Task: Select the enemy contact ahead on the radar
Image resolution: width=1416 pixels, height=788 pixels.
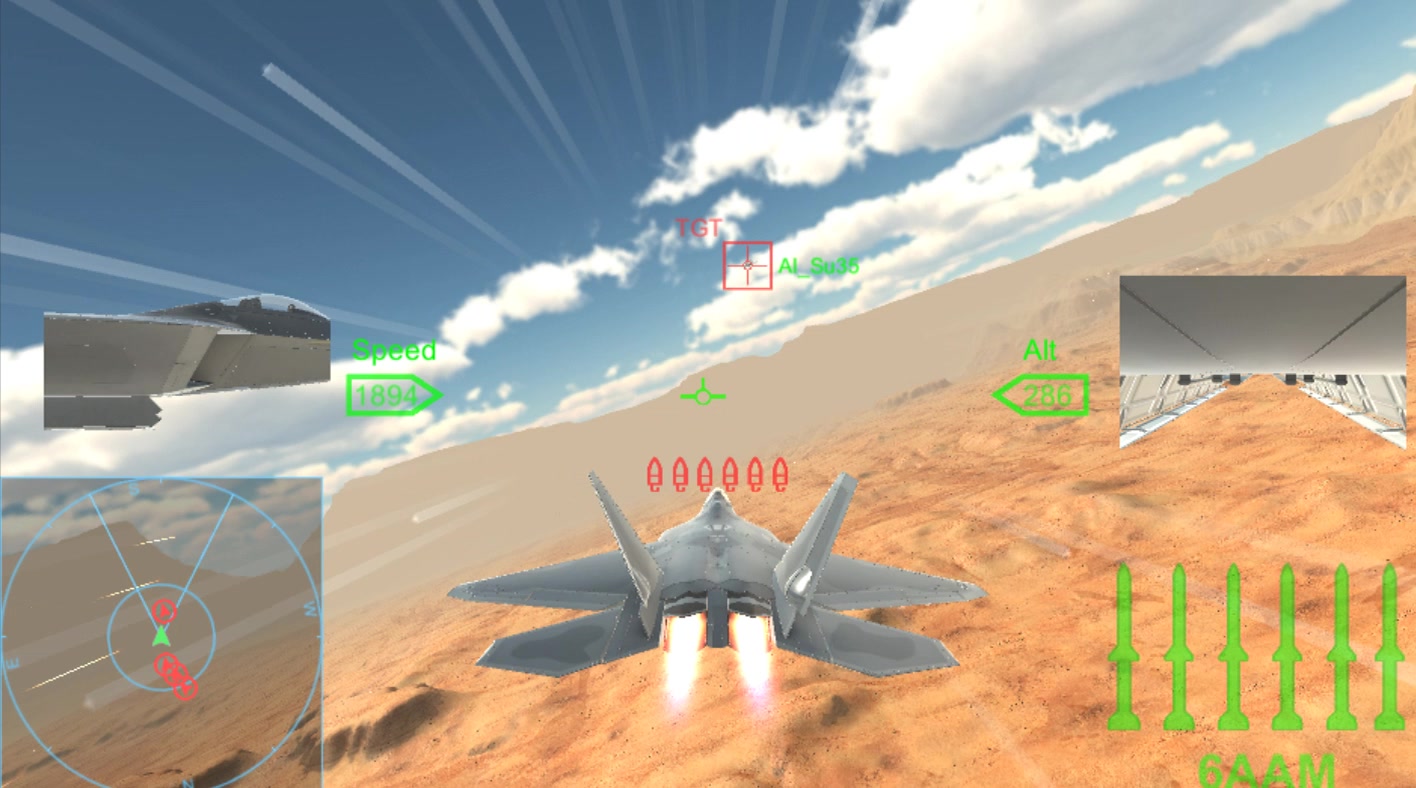Action: pyautogui.click(x=166, y=610)
